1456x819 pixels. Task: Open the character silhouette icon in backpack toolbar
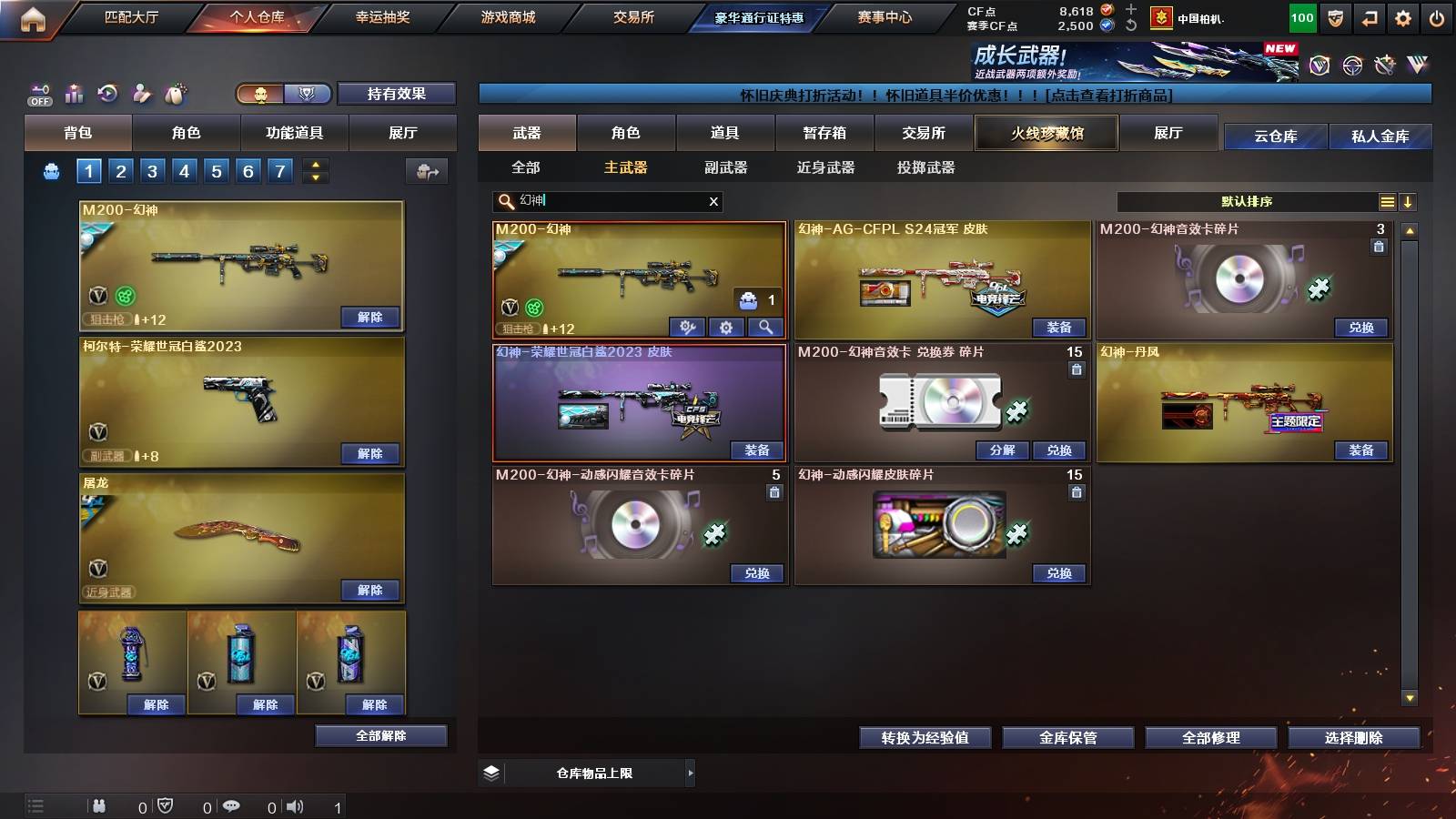pyautogui.click(x=141, y=93)
